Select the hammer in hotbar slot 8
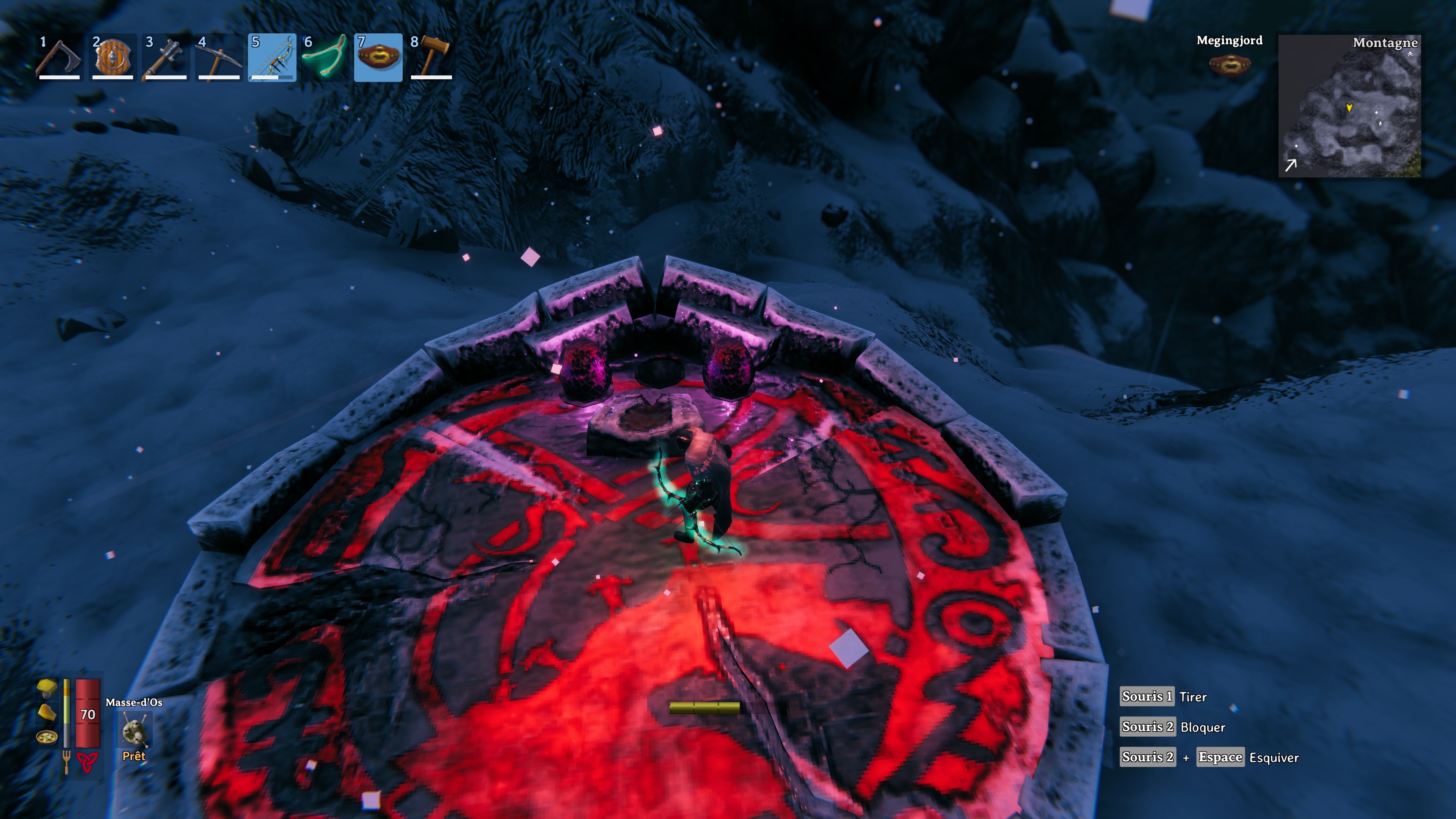 431,56
